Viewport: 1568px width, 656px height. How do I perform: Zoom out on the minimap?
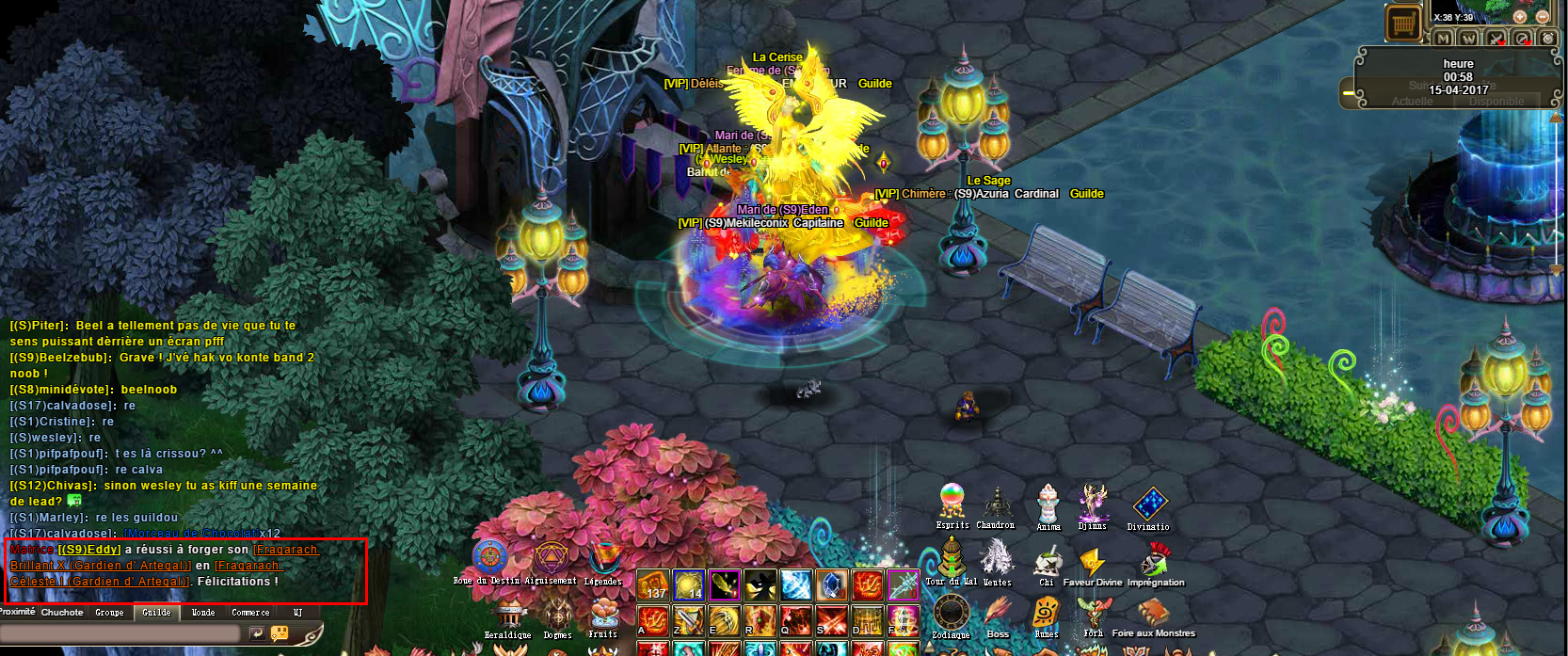[x=1543, y=17]
